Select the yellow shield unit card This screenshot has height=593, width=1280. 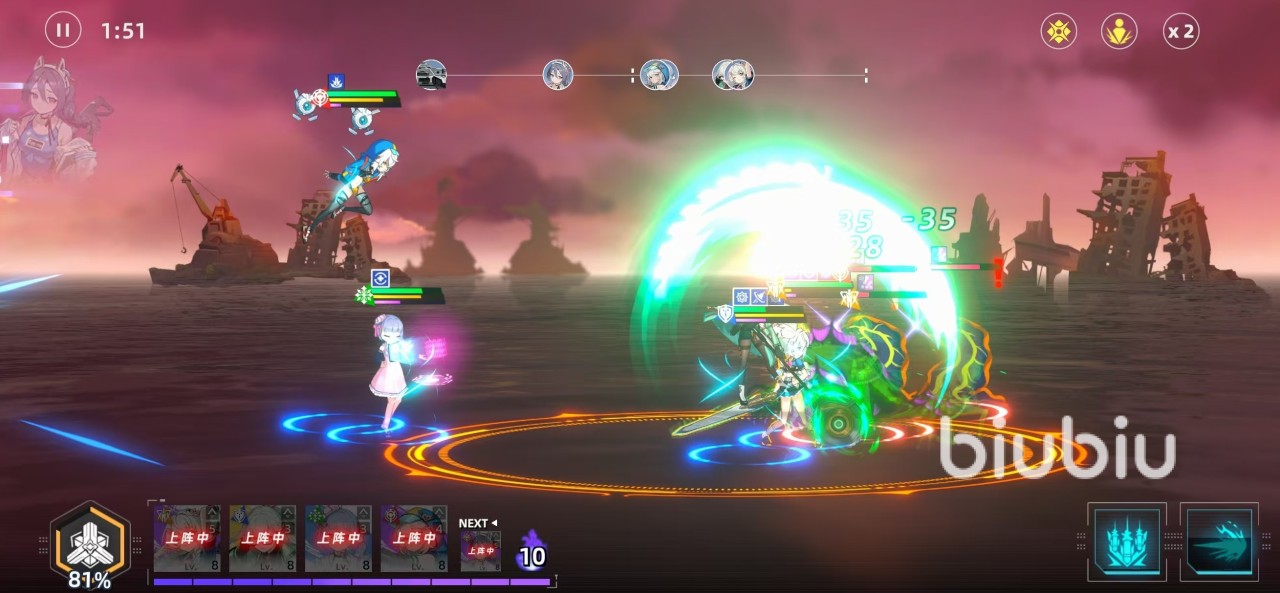click(263, 538)
